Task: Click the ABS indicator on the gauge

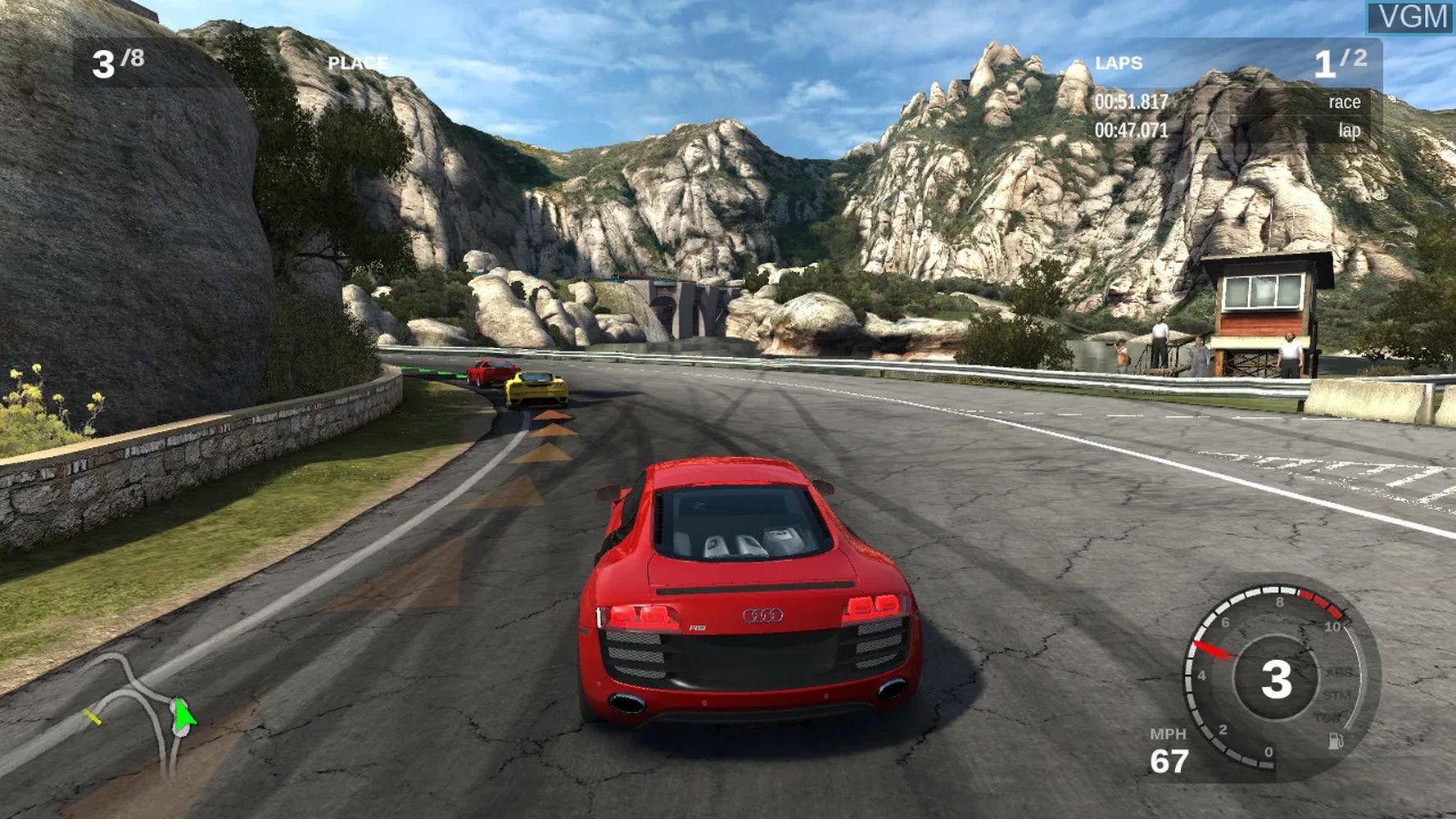Action: [1339, 672]
